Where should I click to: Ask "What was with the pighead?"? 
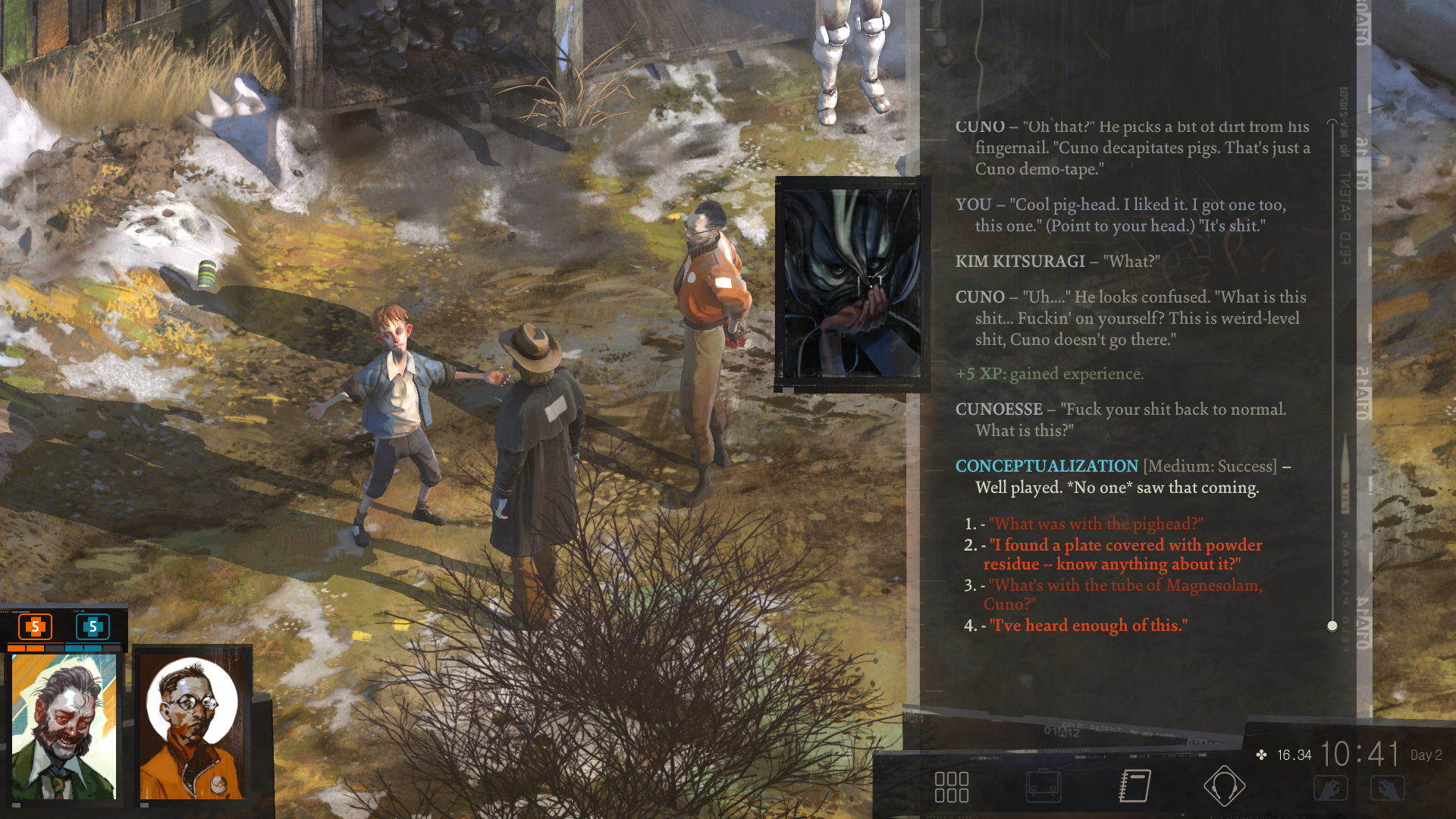(x=1096, y=524)
